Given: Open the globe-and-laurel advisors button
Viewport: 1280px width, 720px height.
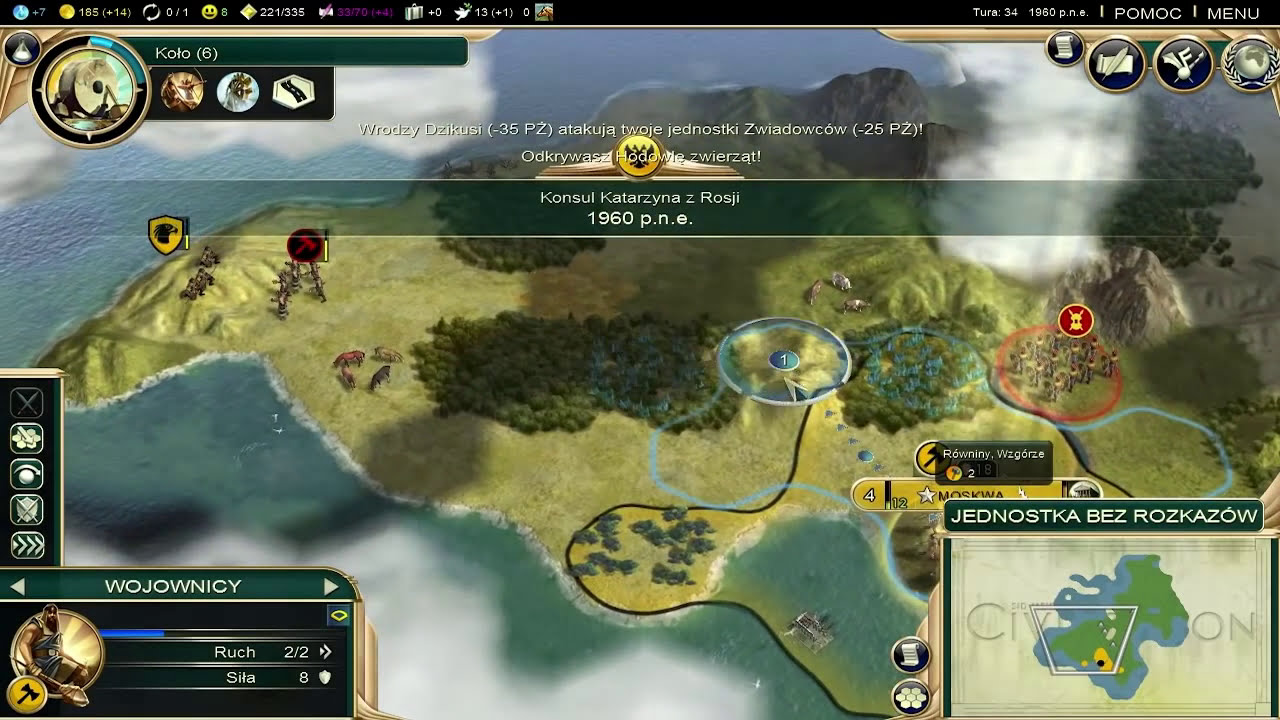Looking at the screenshot, I should 1251,64.
